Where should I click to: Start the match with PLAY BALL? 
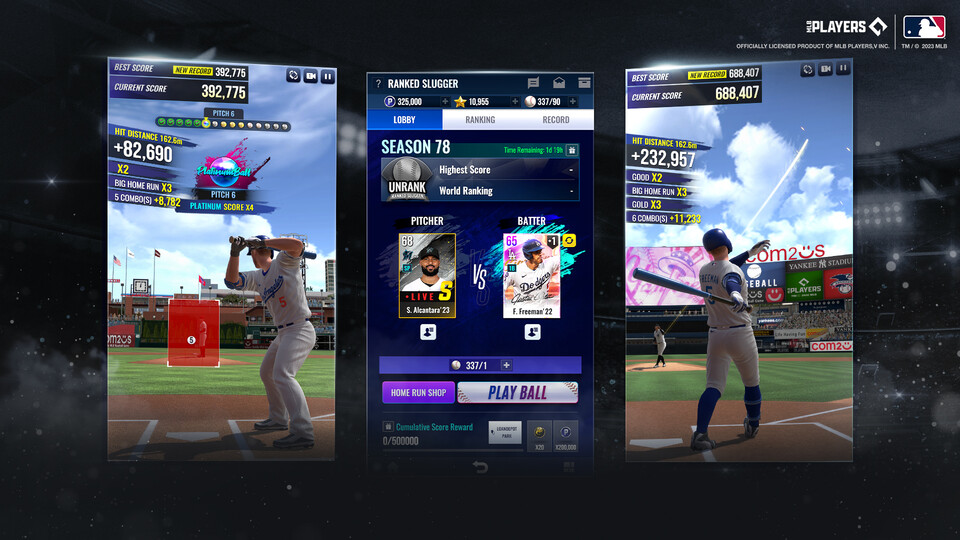tap(518, 393)
